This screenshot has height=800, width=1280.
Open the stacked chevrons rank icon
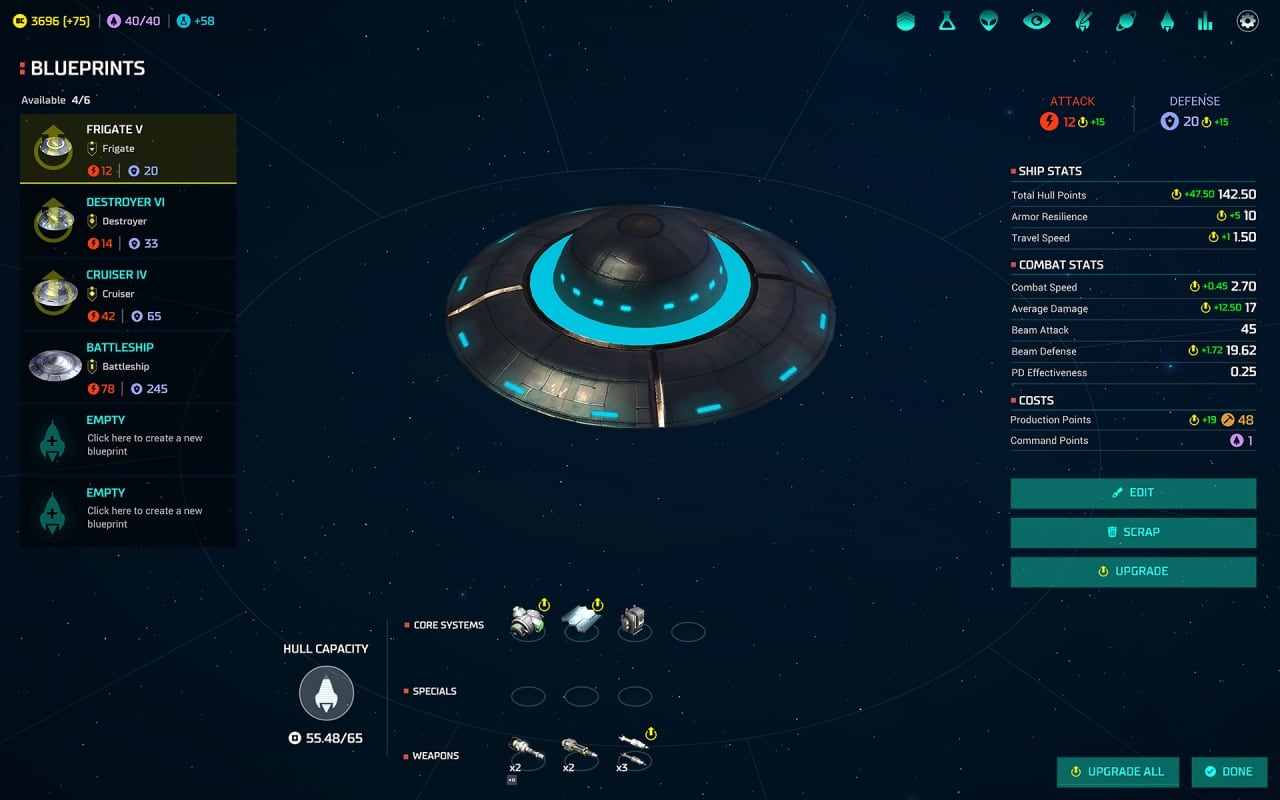coord(905,21)
